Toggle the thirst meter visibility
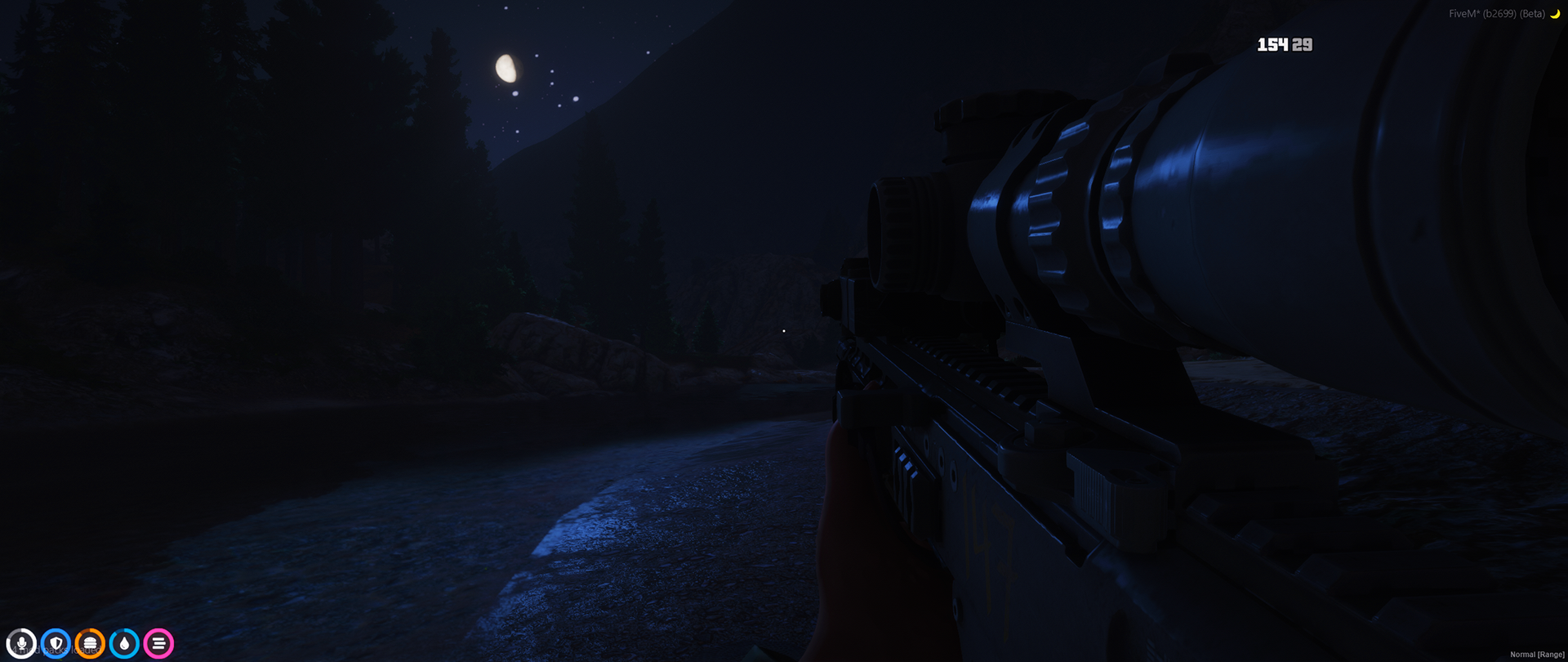This screenshot has width=1568, height=662. pos(123,642)
